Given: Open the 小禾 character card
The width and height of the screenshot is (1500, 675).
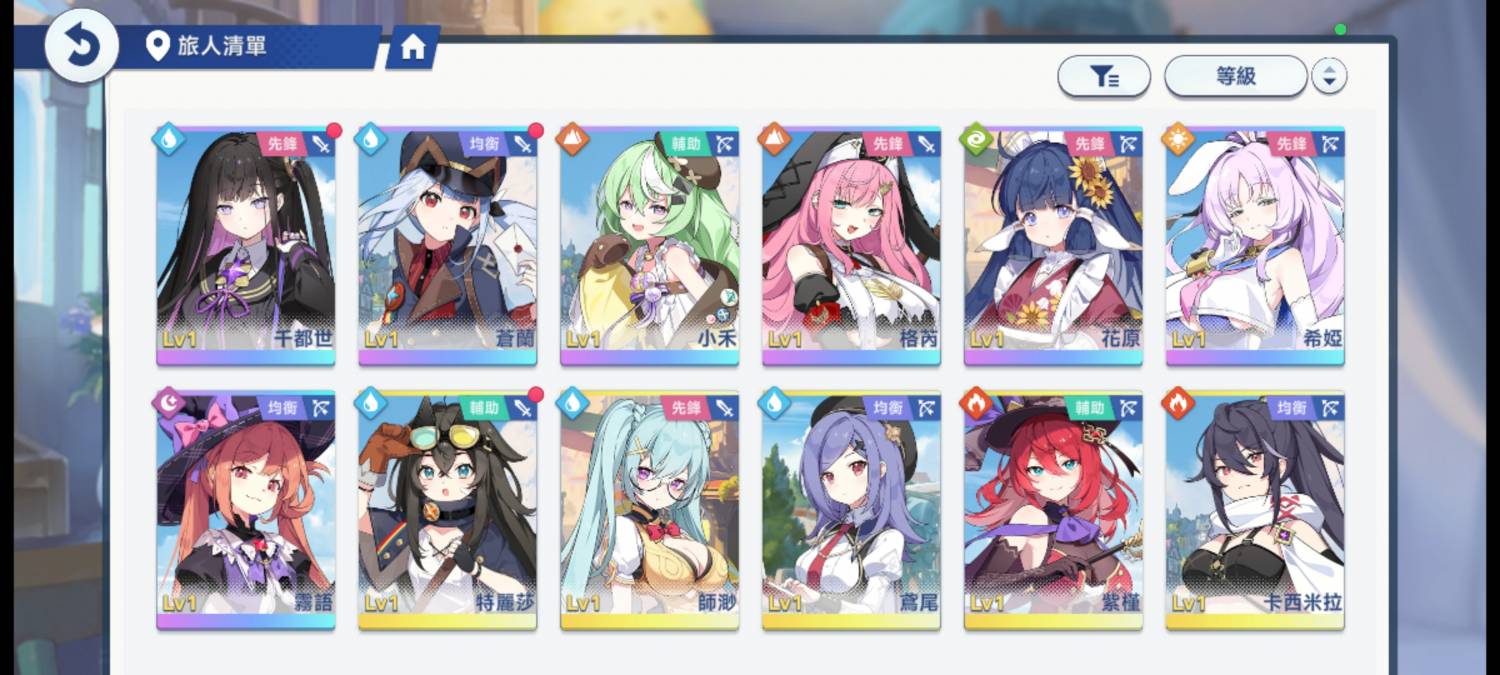Looking at the screenshot, I should tap(650, 245).
